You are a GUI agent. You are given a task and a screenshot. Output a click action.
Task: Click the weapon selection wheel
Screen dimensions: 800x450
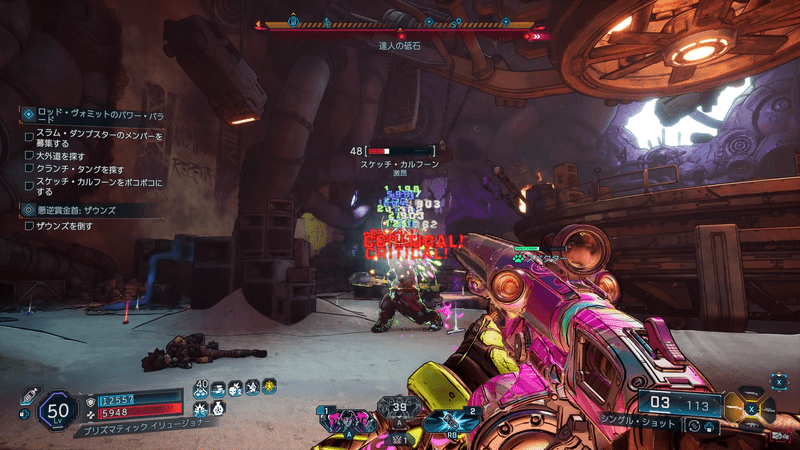[756, 407]
